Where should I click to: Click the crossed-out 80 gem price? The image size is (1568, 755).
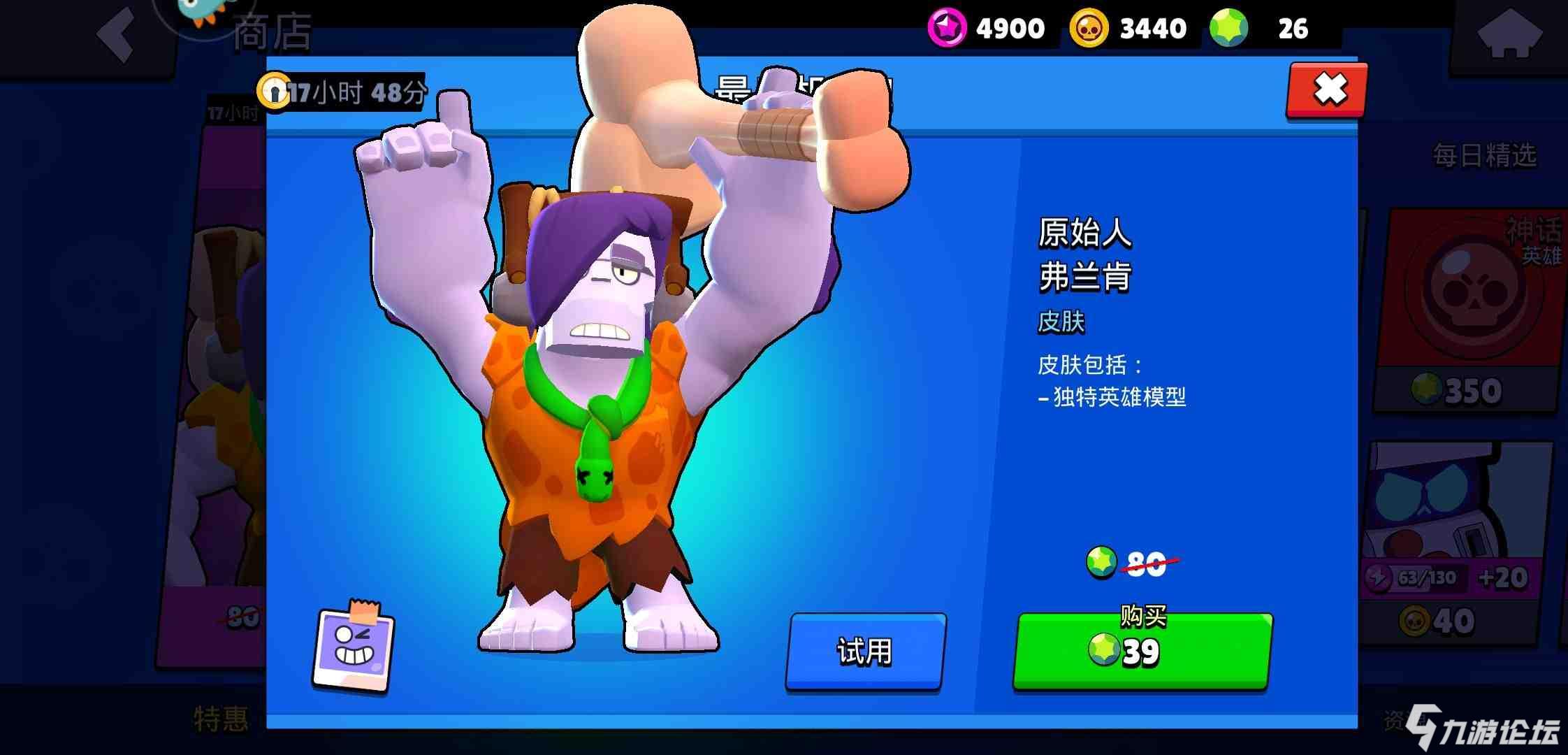(1145, 563)
